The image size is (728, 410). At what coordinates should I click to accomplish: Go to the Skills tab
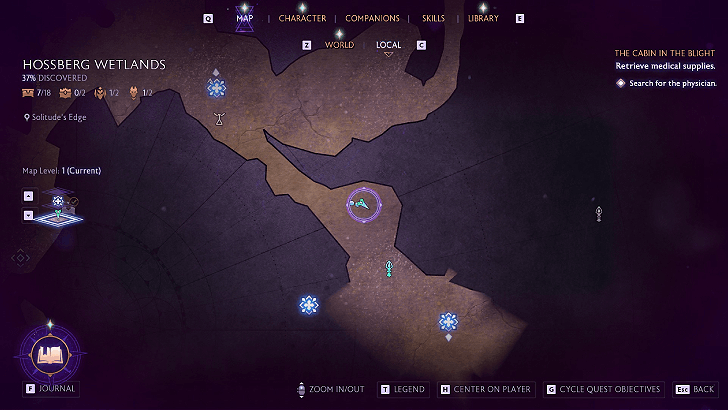433,18
